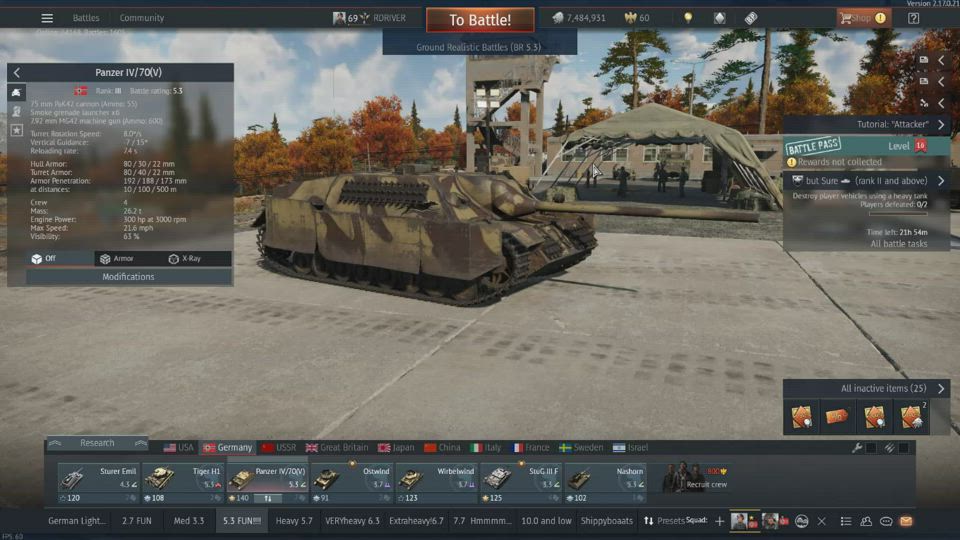Load the Heavy 5.7 preset
The height and width of the screenshot is (540, 960).
[x=294, y=521]
